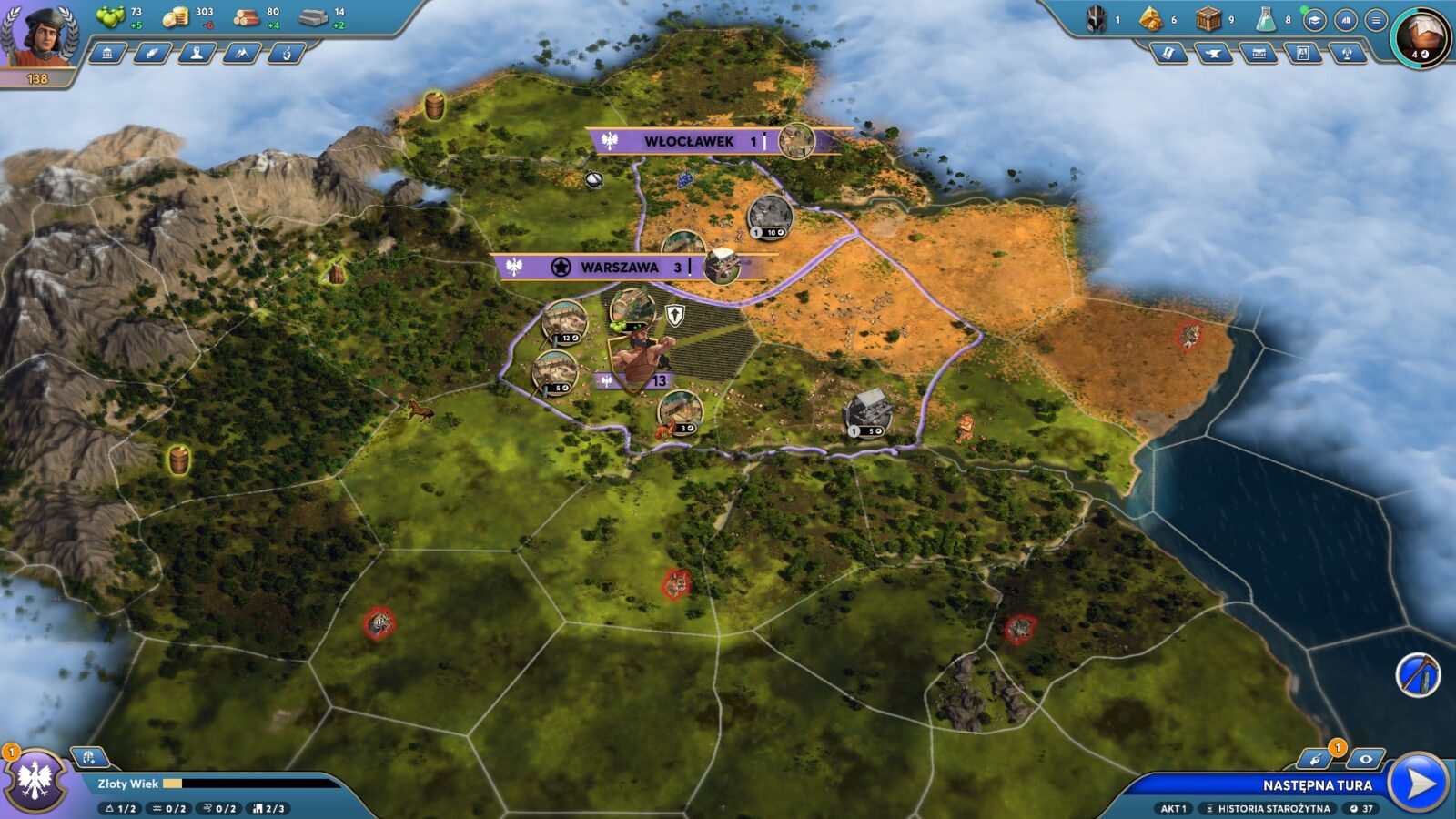Open the person silhouette toolbar button
Viewport: 1456px width, 819px height.
197,54
